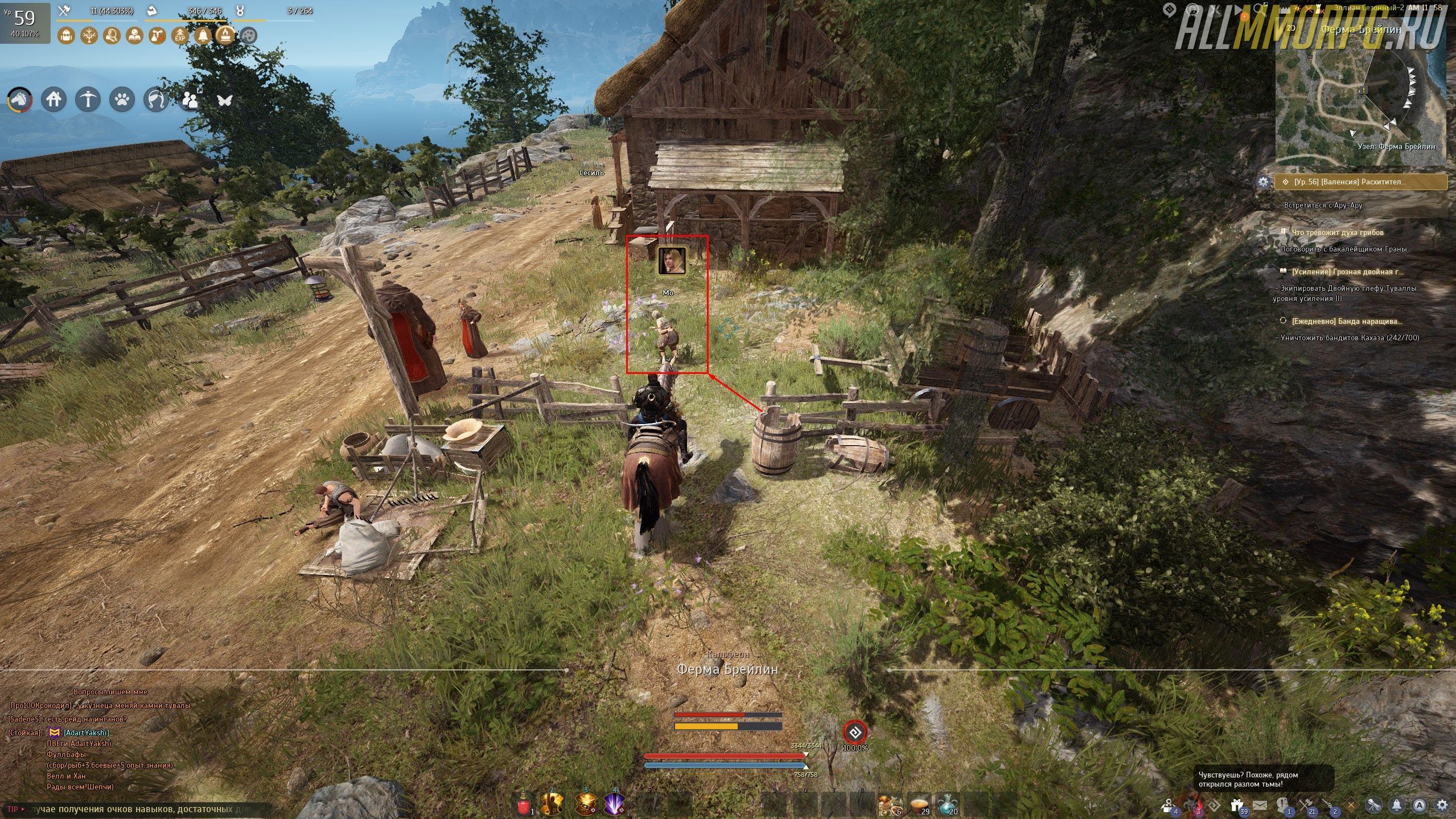The image size is (1456, 819).
Task: Select the Valencia level 56 quest entry
Action: (1360, 182)
